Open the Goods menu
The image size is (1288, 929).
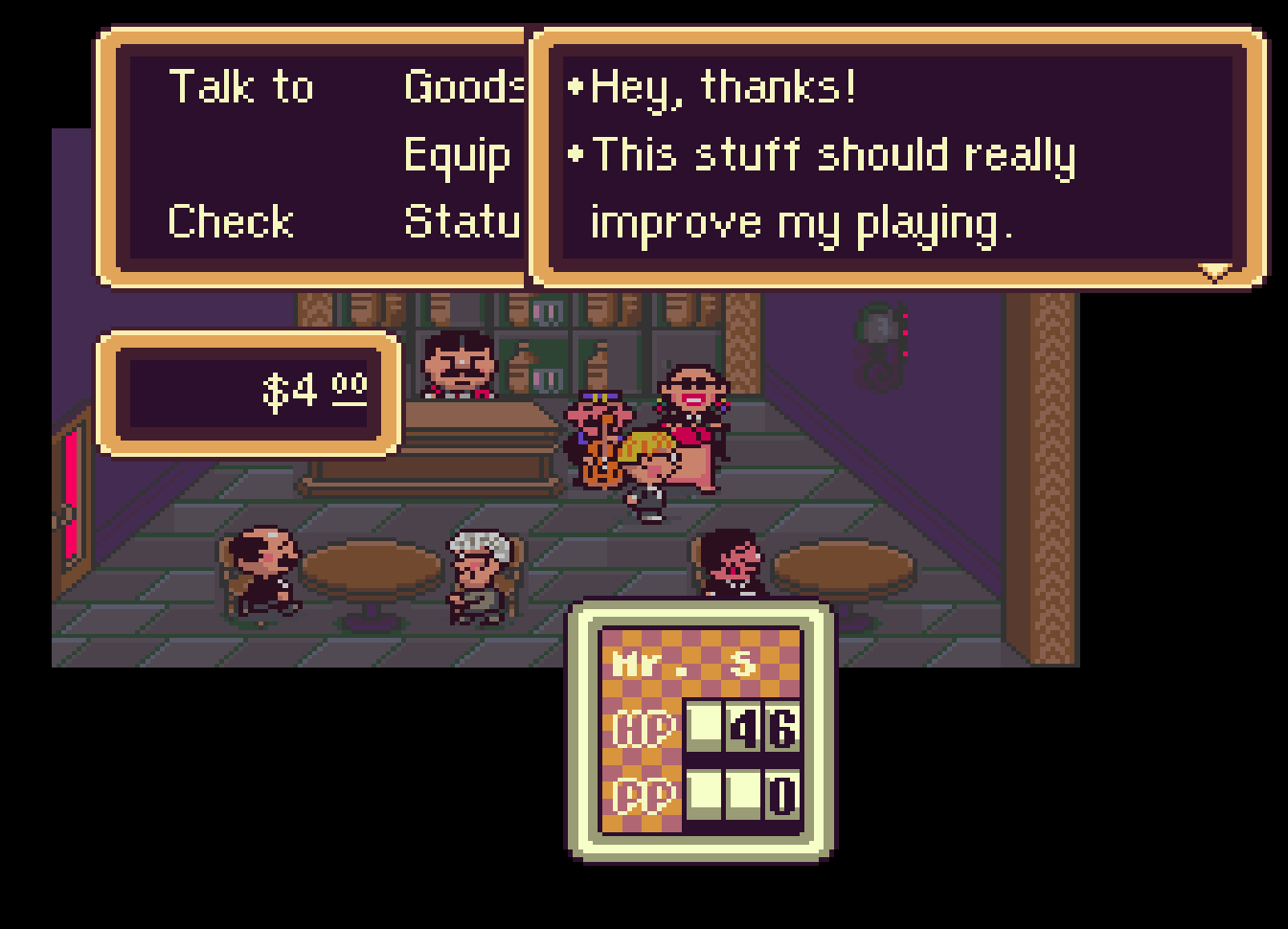pyautogui.click(x=463, y=87)
